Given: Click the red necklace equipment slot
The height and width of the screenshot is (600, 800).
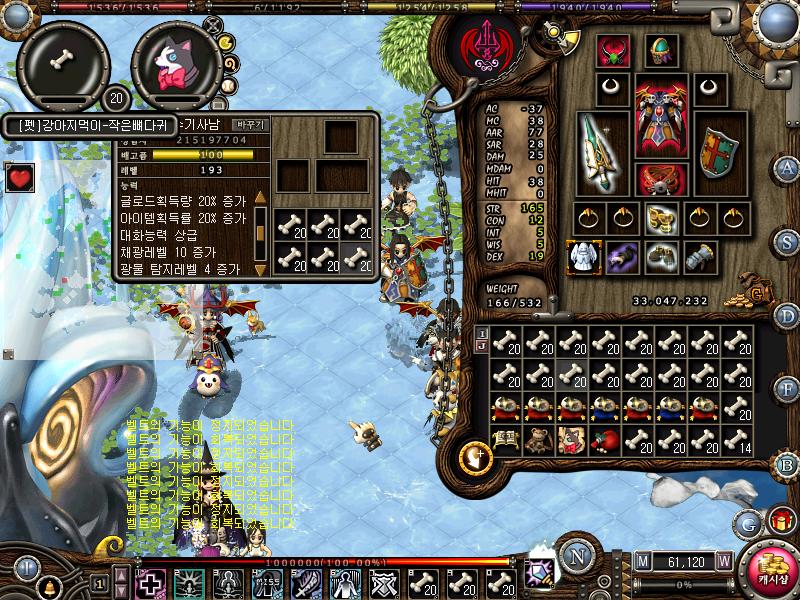Looking at the screenshot, I should coord(611,51).
